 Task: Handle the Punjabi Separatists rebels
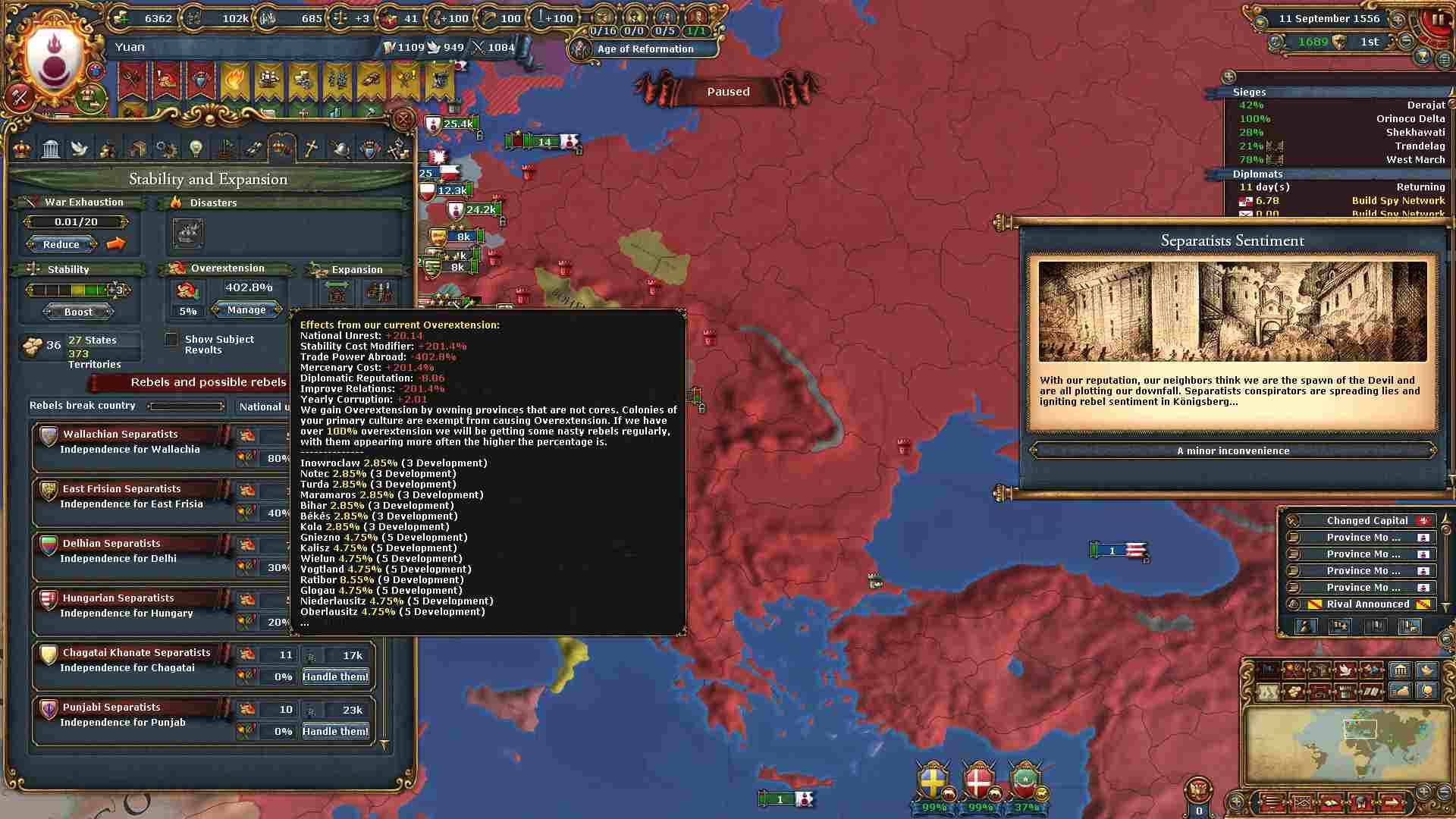pos(335,731)
